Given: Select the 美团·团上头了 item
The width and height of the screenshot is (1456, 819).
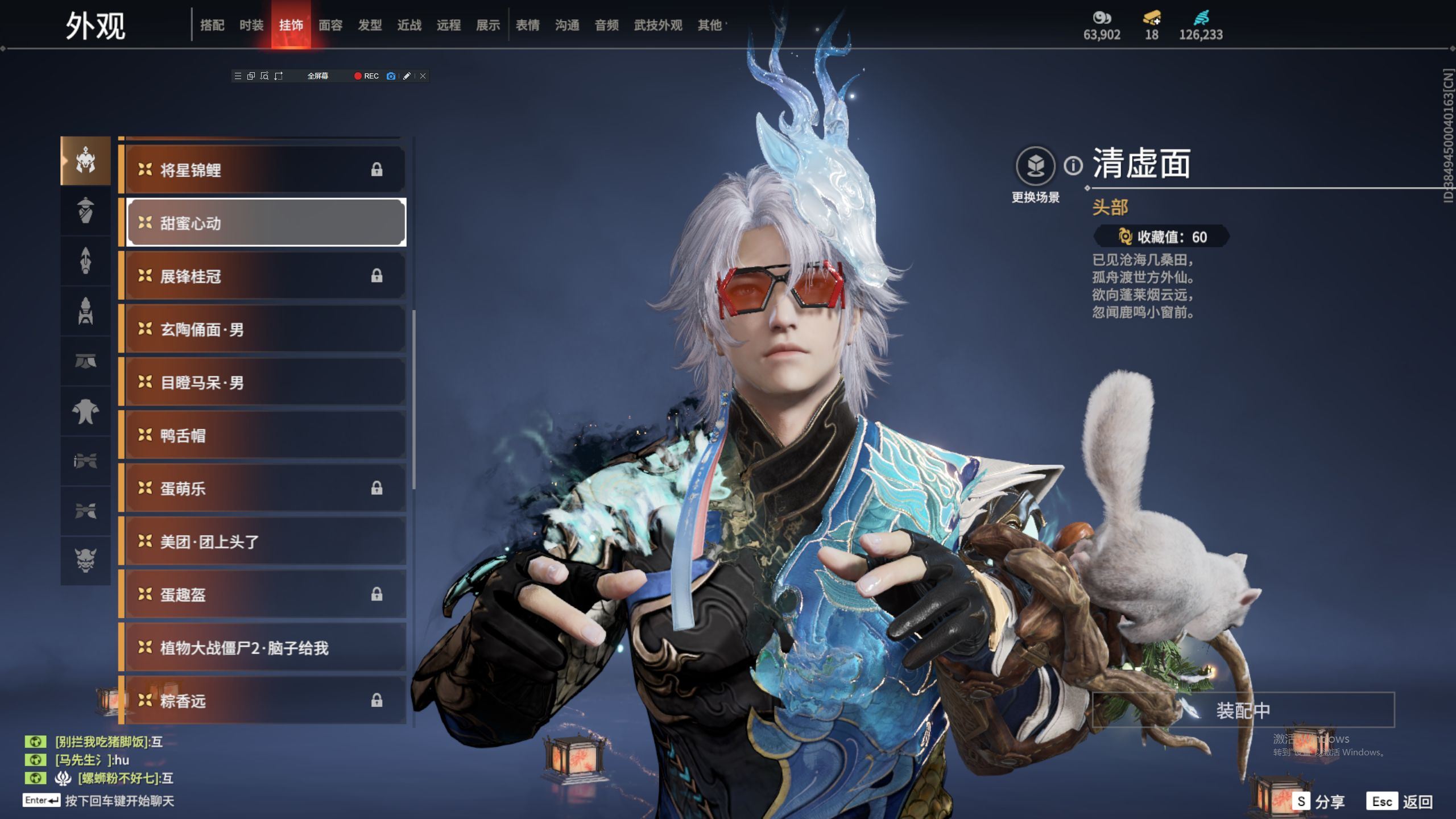Looking at the screenshot, I should 264,541.
